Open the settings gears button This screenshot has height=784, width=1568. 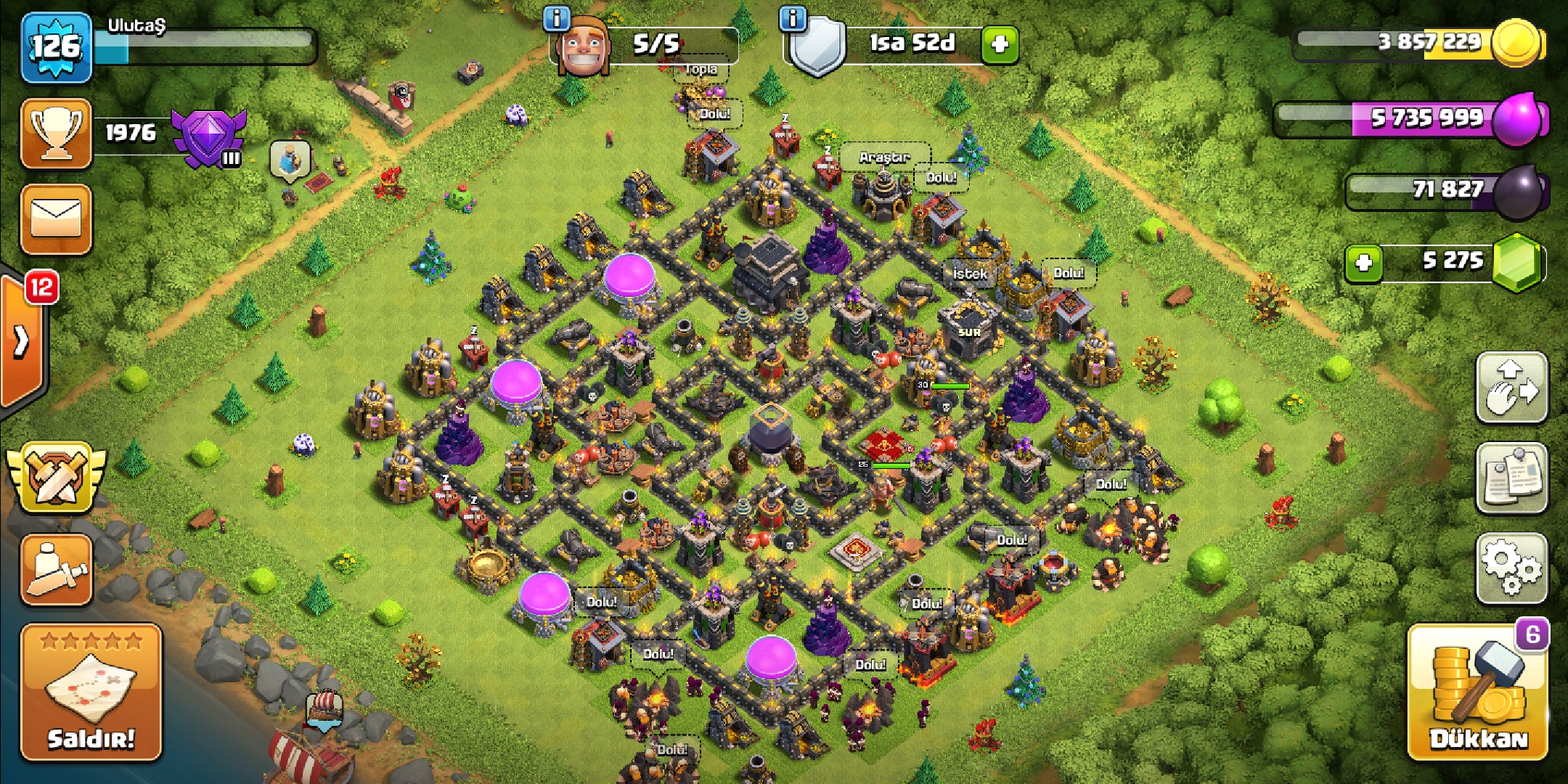pos(1512,568)
